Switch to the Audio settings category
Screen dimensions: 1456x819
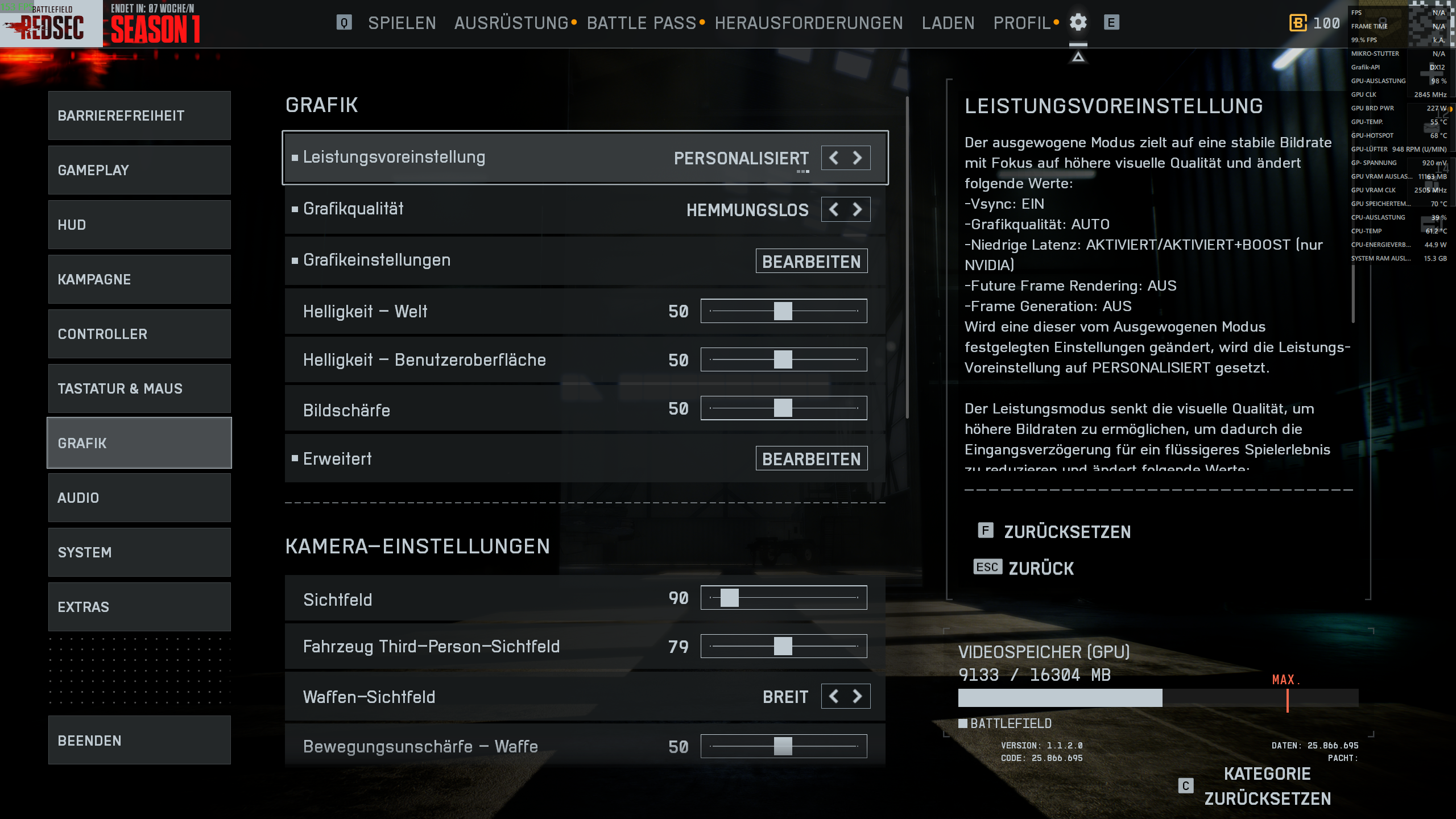tap(139, 497)
